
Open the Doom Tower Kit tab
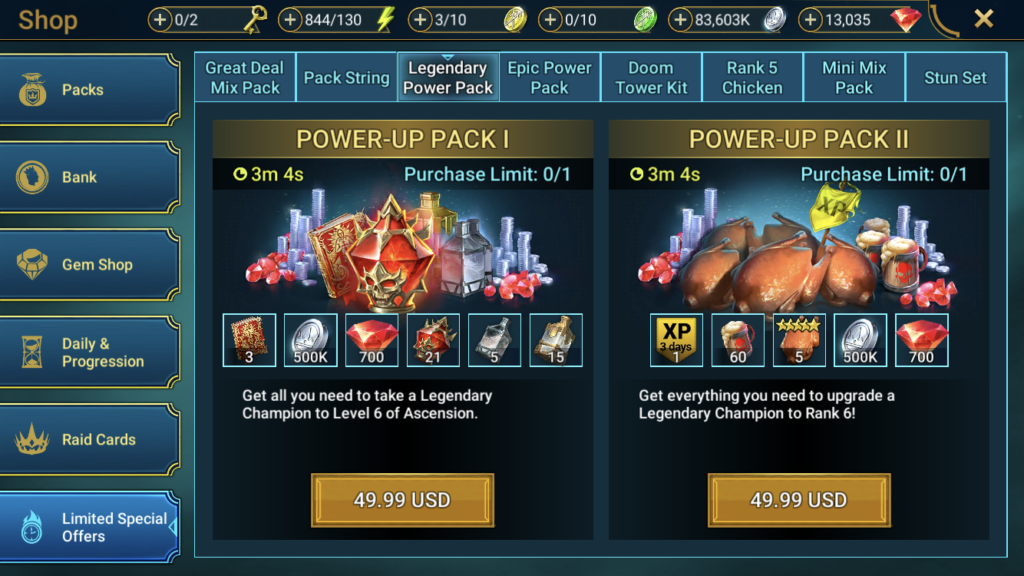coord(651,78)
